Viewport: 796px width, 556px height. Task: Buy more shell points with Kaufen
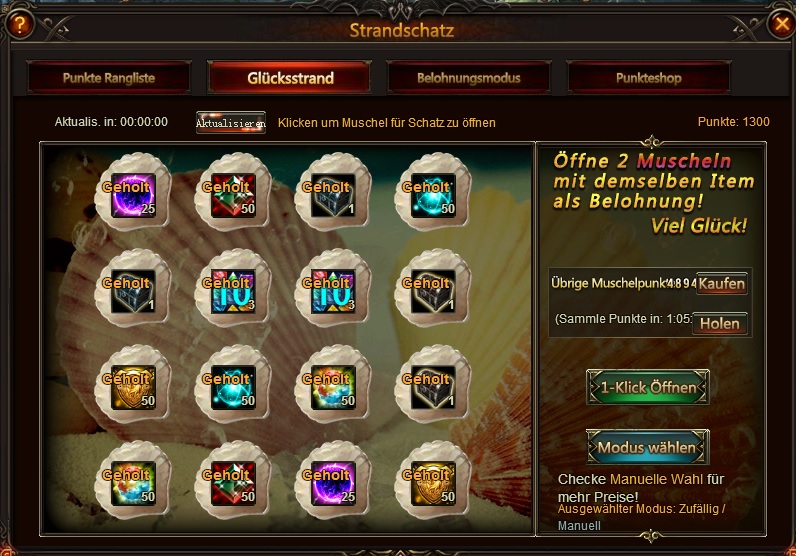tap(721, 283)
